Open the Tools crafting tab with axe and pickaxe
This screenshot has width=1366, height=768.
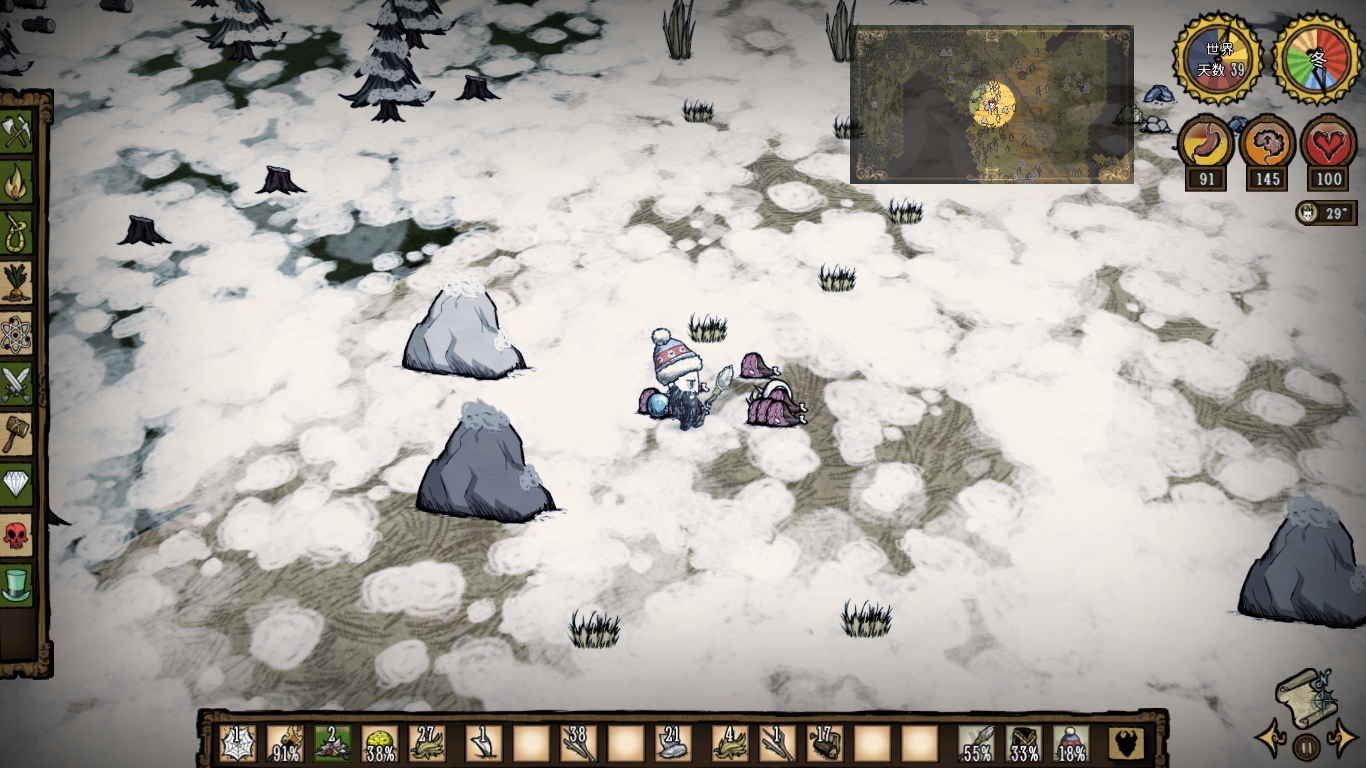(x=17, y=132)
